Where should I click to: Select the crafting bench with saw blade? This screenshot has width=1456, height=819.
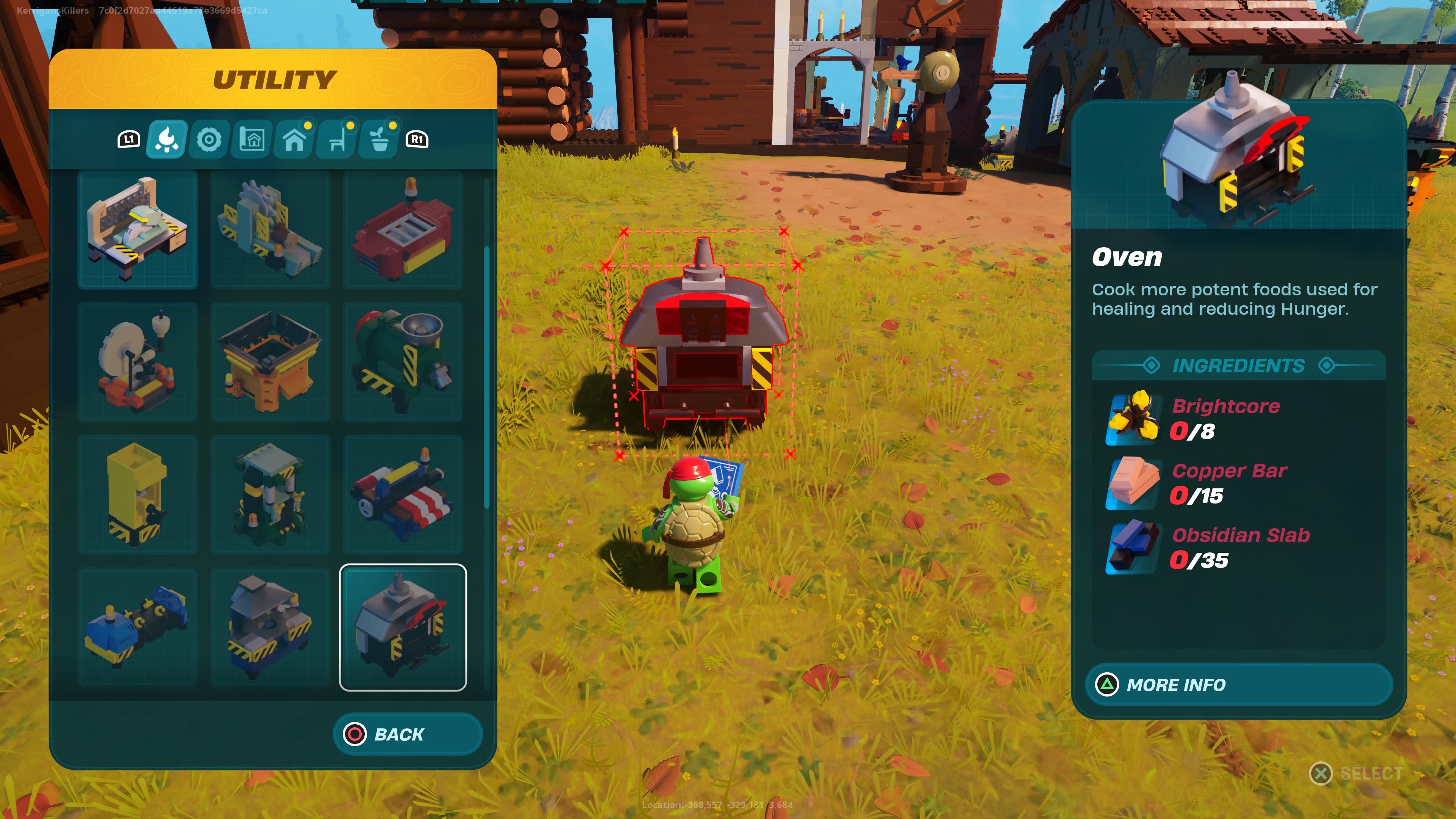pyautogui.click(x=137, y=229)
